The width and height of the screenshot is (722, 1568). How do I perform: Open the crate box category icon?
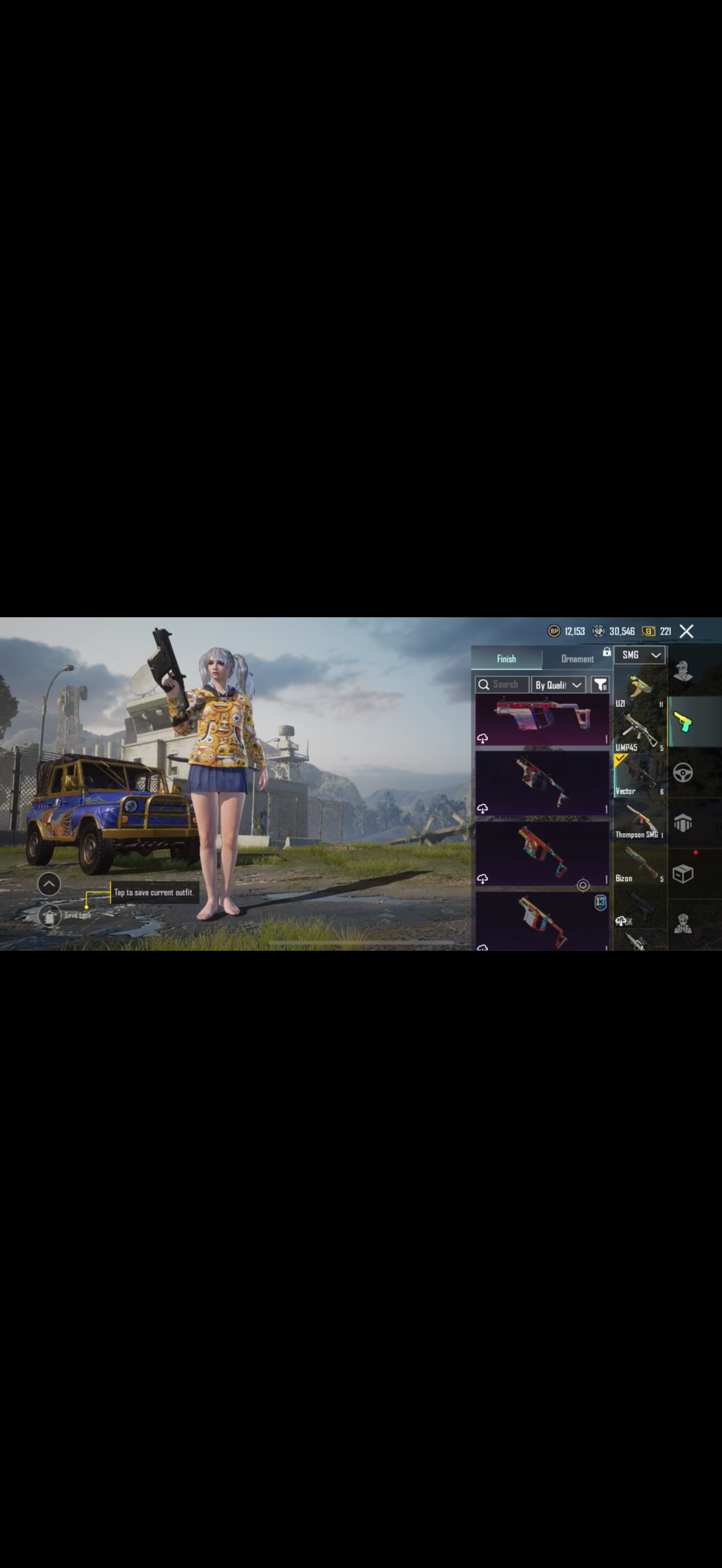coord(683,874)
